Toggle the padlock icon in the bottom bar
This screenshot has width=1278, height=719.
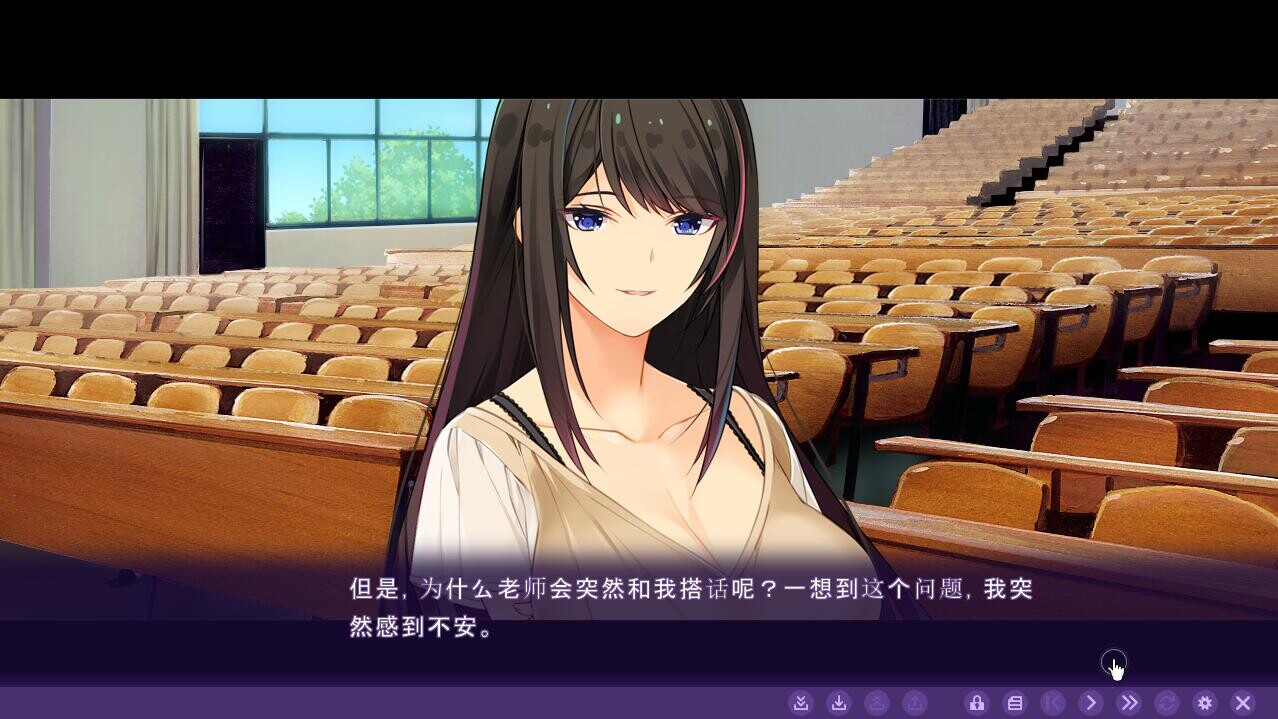(x=977, y=703)
